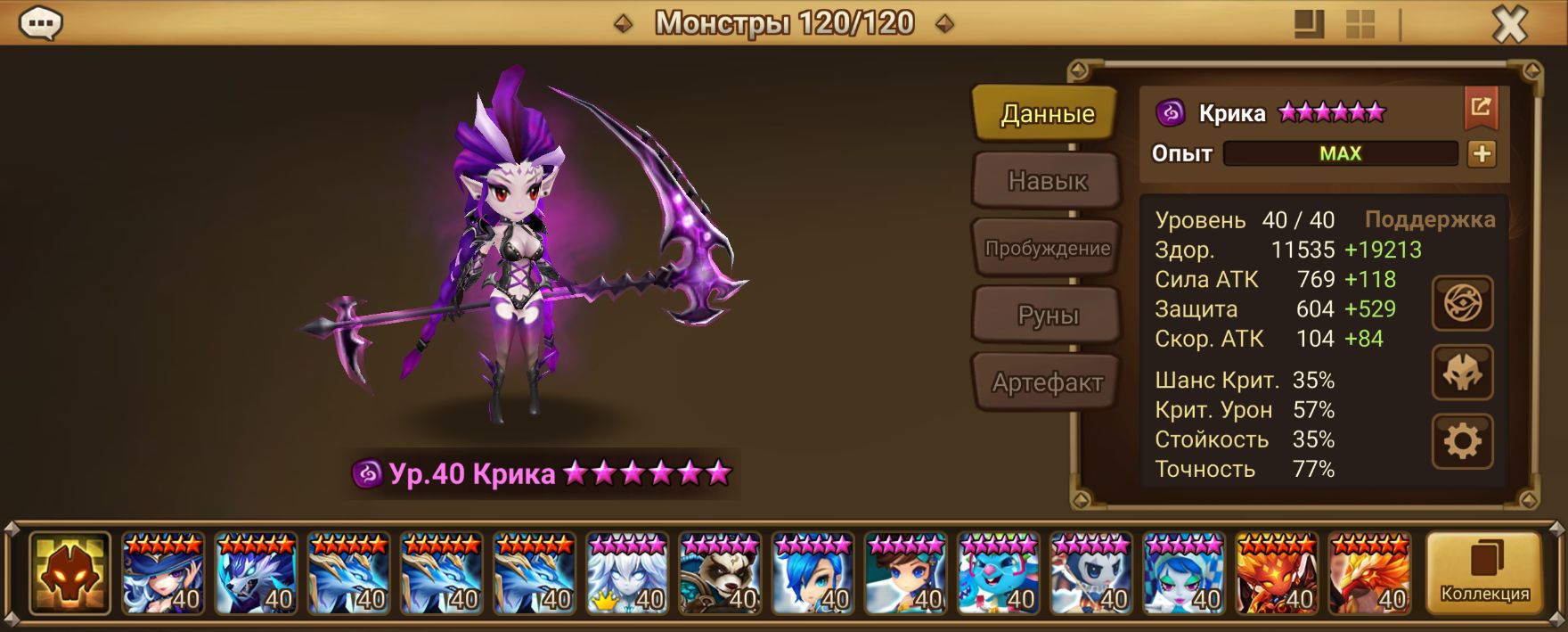Open the Коллекция button

click(x=1484, y=573)
